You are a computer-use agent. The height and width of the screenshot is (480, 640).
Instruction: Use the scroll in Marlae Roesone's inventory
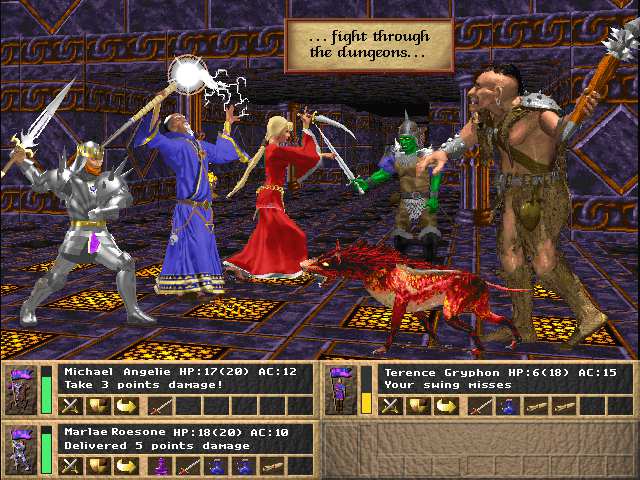pos(272,465)
